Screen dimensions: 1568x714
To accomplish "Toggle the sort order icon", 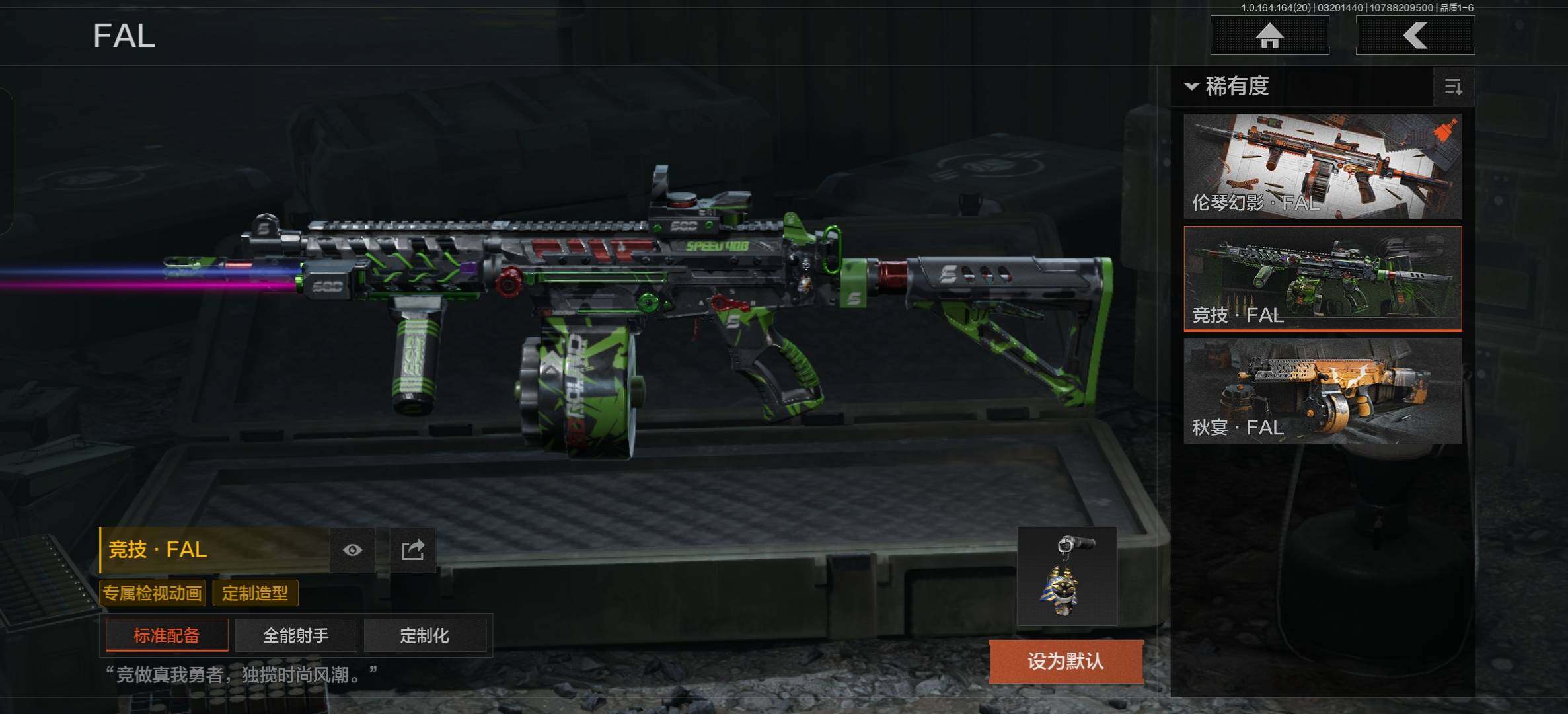I will point(1453,87).
